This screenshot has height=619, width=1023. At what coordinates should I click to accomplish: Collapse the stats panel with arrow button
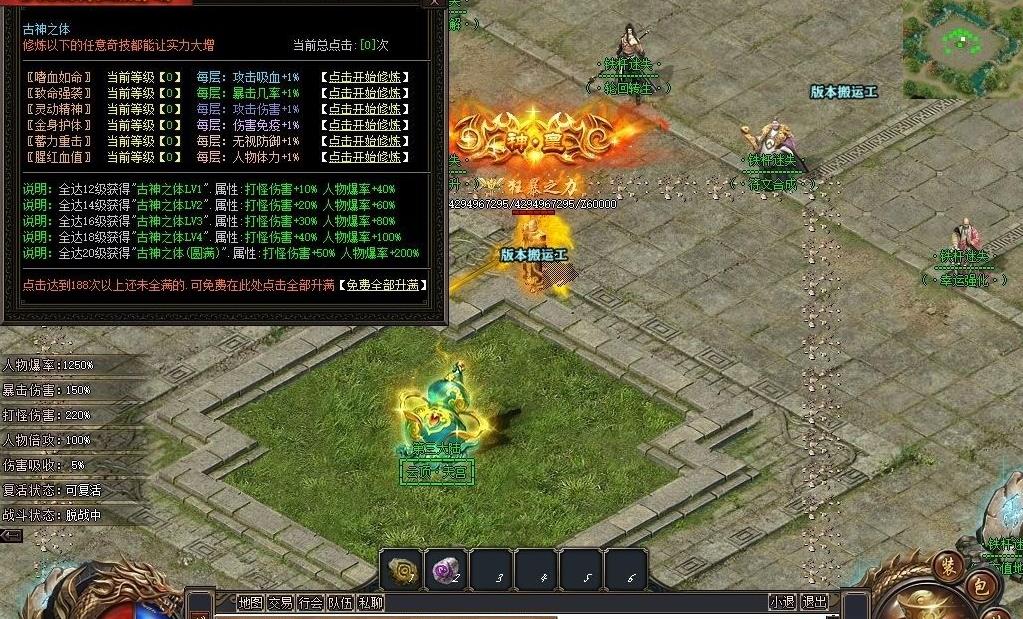tap(11, 536)
